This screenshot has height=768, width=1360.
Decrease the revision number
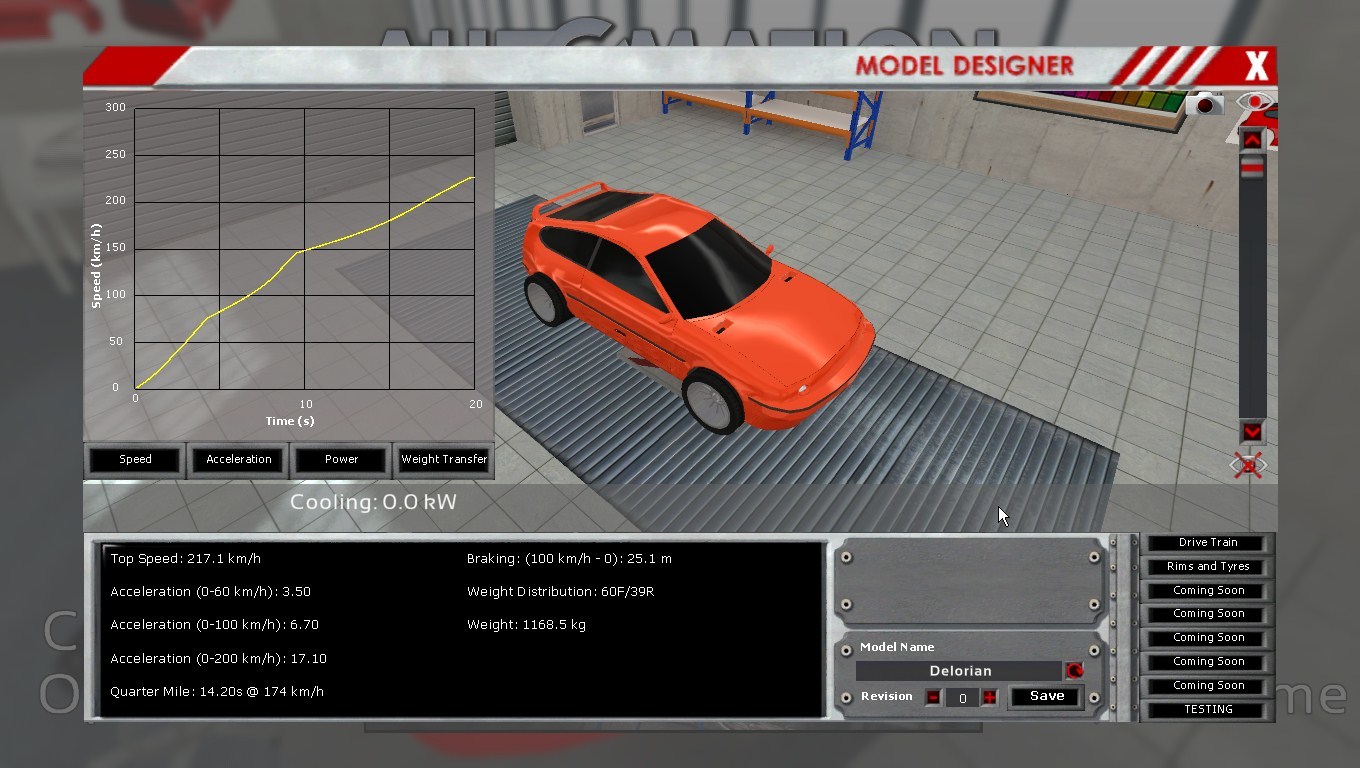933,698
